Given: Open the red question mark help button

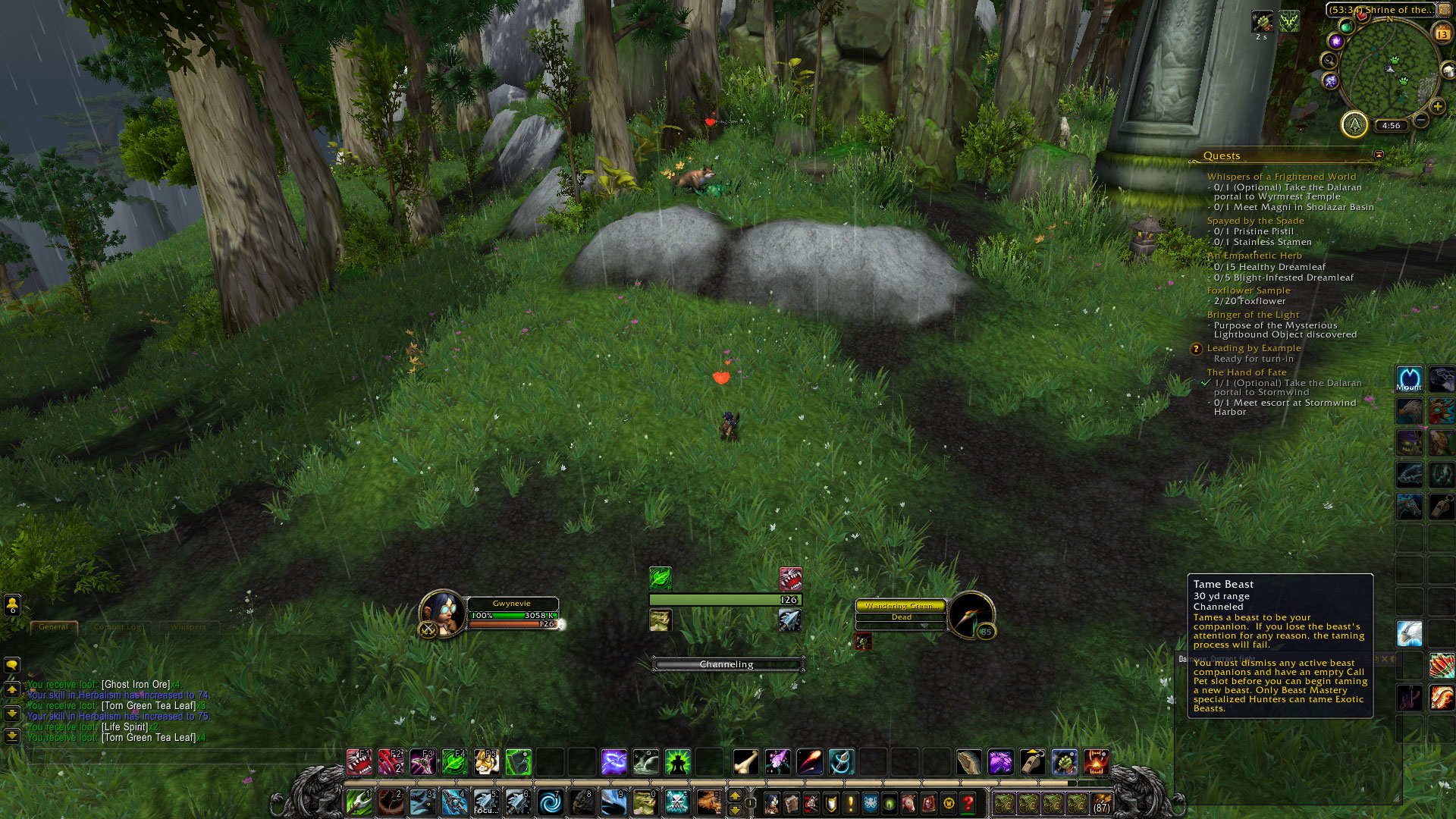Looking at the screenshot, I should [968, 802].
